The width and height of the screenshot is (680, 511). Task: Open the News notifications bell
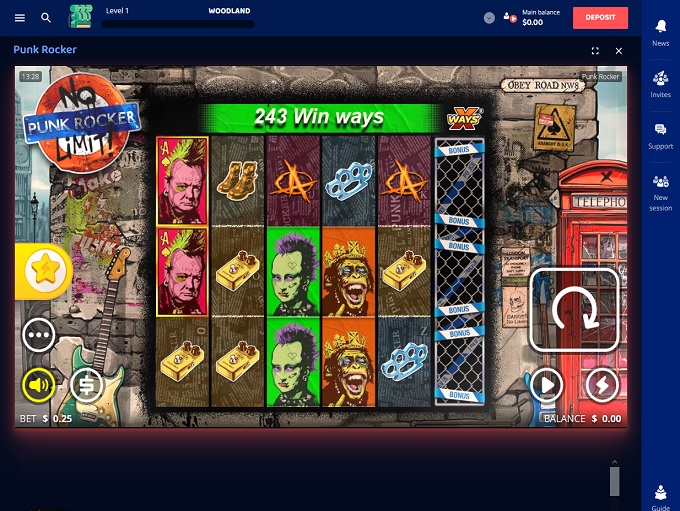(x=660, y=30)
